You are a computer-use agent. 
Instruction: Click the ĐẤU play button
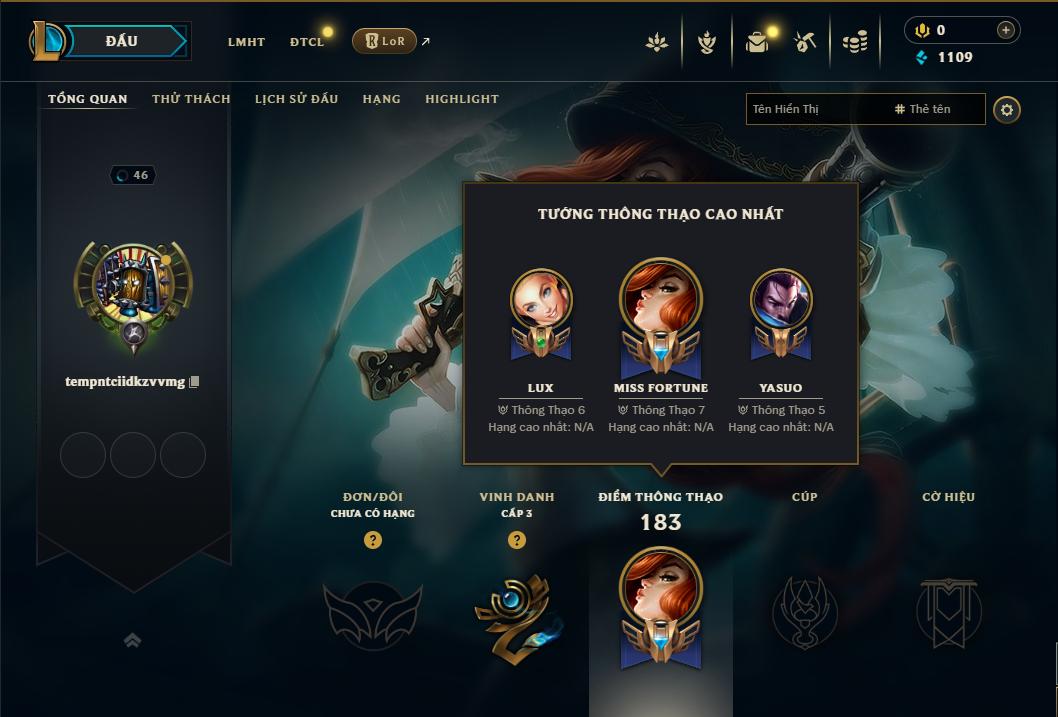point(121,41)
